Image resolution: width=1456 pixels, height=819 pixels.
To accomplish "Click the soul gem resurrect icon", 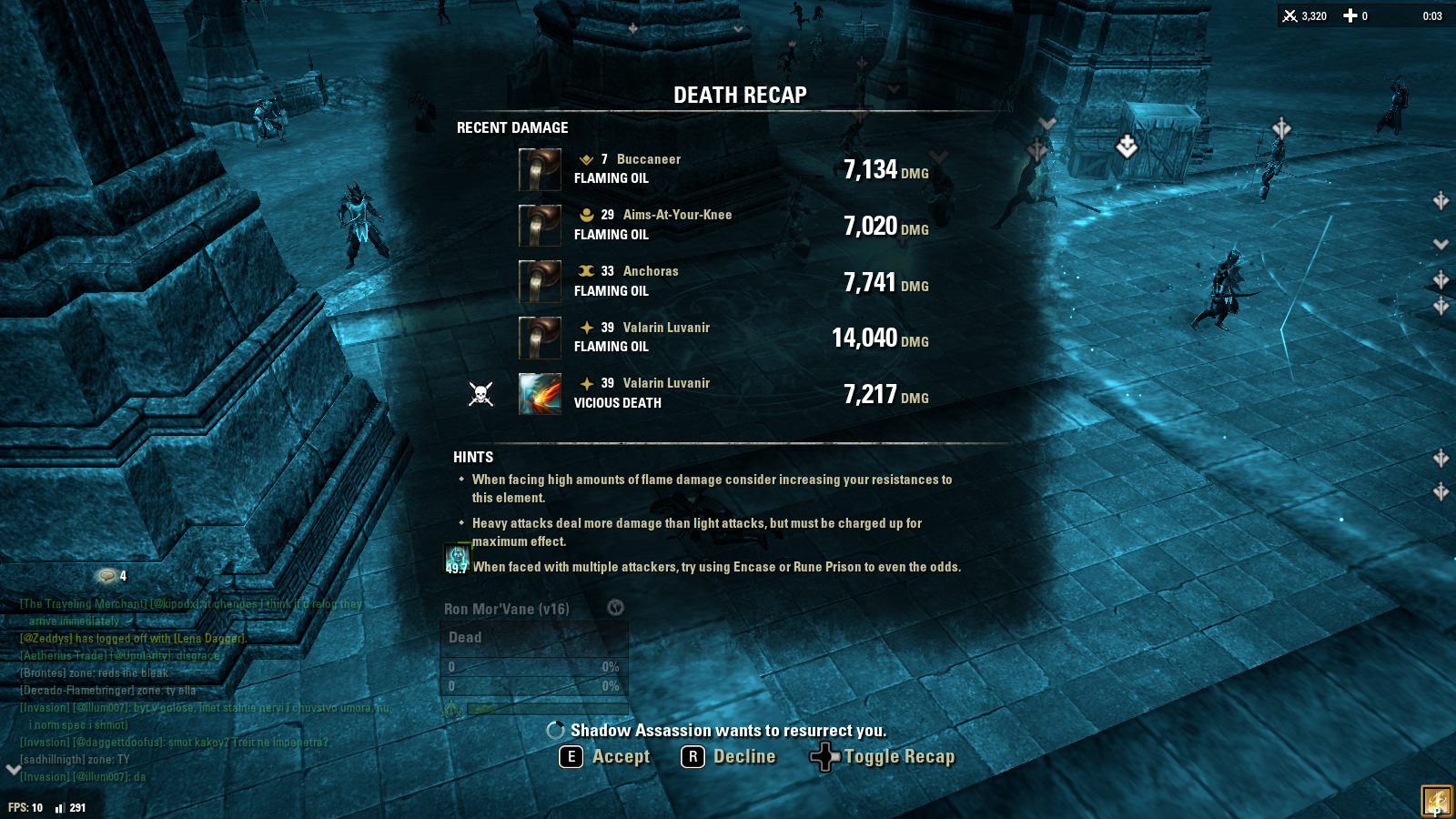I will coord(554,729).
